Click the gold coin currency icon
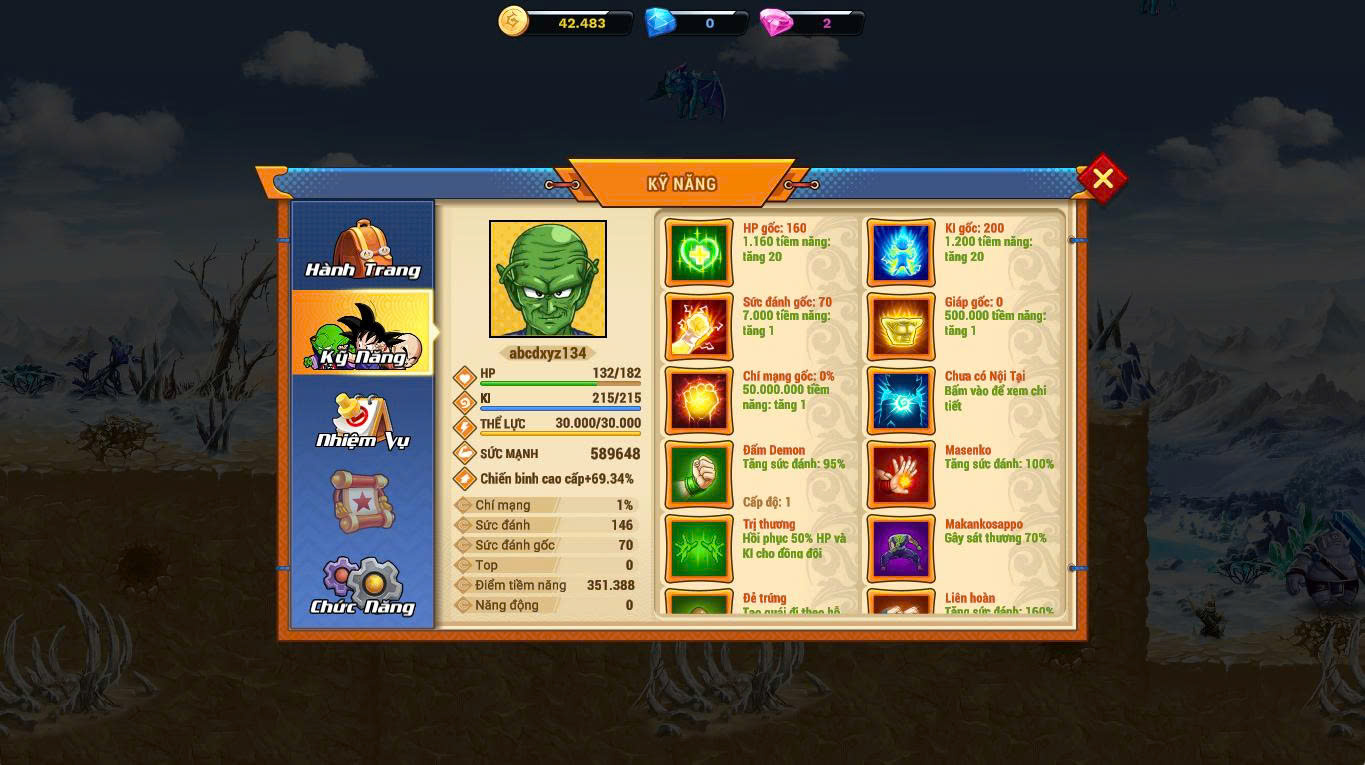Screen dimensions: 1365x765 513,21
